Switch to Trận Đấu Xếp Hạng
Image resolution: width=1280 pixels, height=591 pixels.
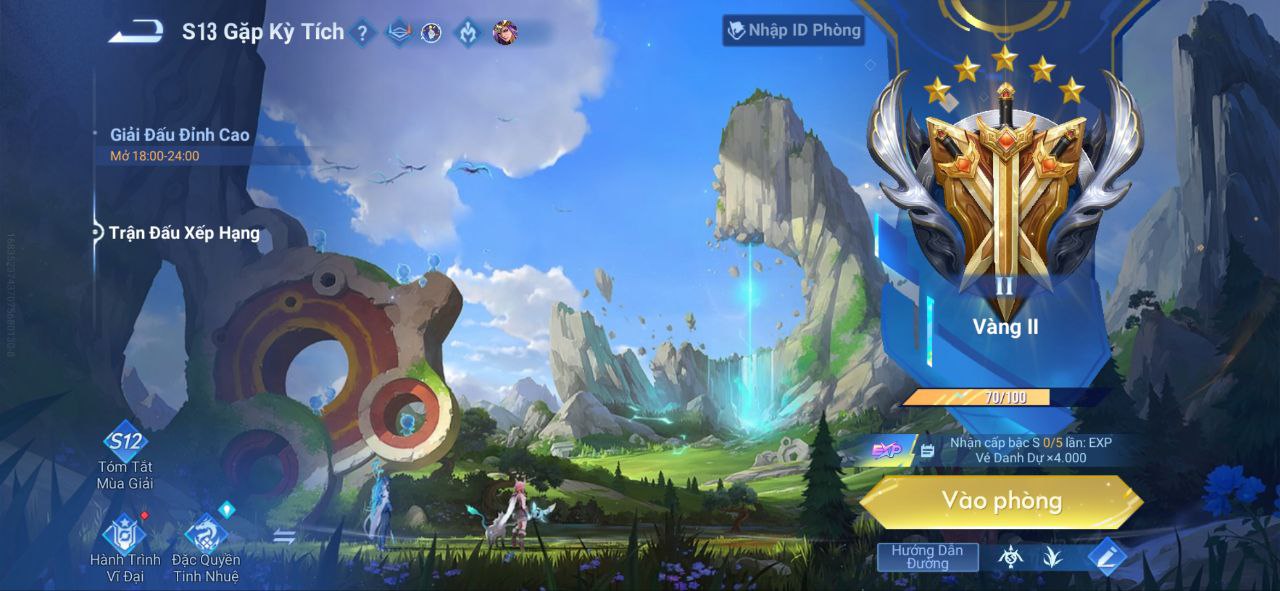tap(184, 233)
